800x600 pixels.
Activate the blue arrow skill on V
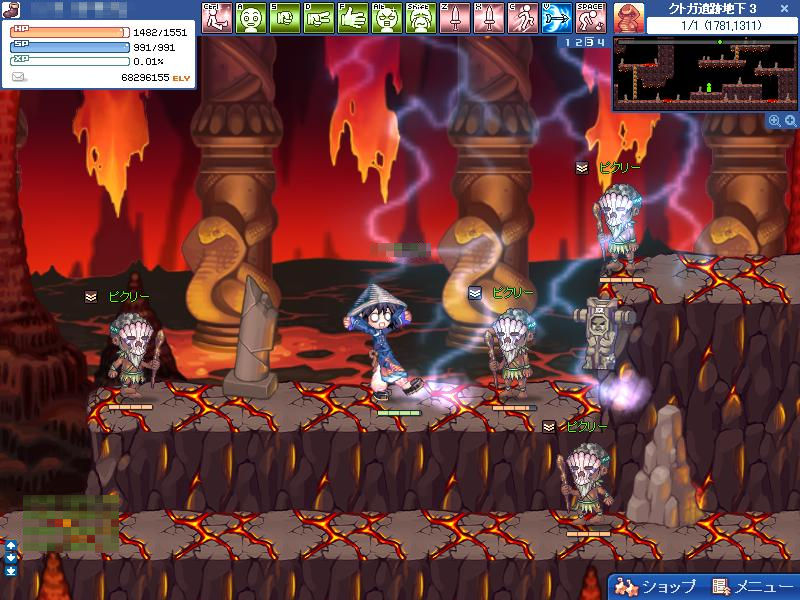[557, 17]
